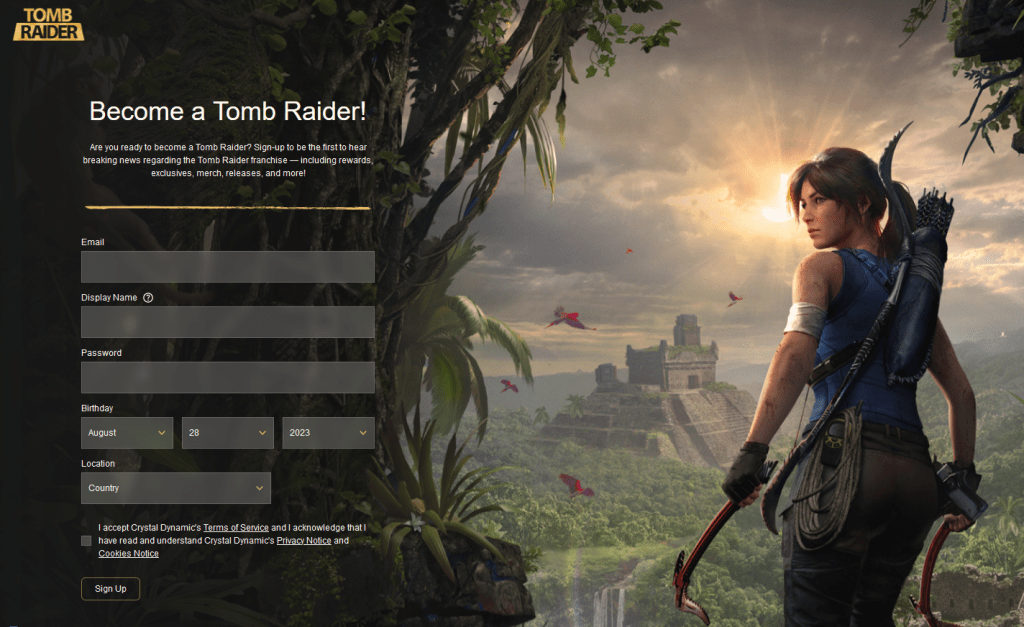Image resolution: width=1024 pixels, height=627 pixels.
Task: Tick the accept terms checkbox
Action: [86, 541]
